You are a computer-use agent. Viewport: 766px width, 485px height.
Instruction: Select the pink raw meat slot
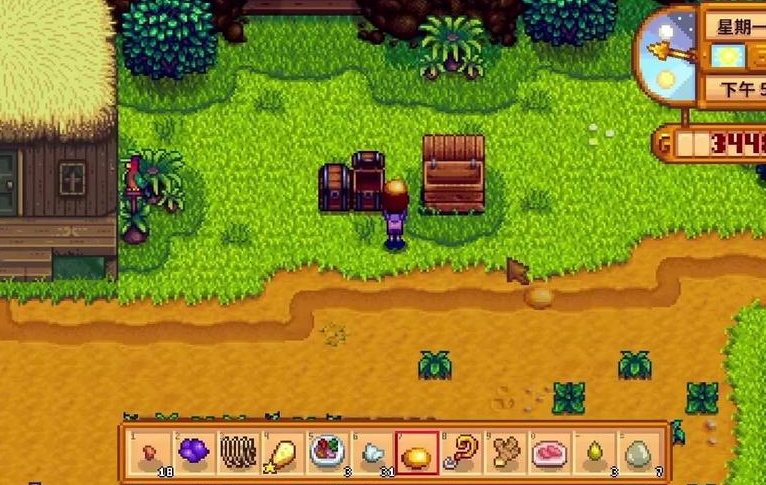548,453
